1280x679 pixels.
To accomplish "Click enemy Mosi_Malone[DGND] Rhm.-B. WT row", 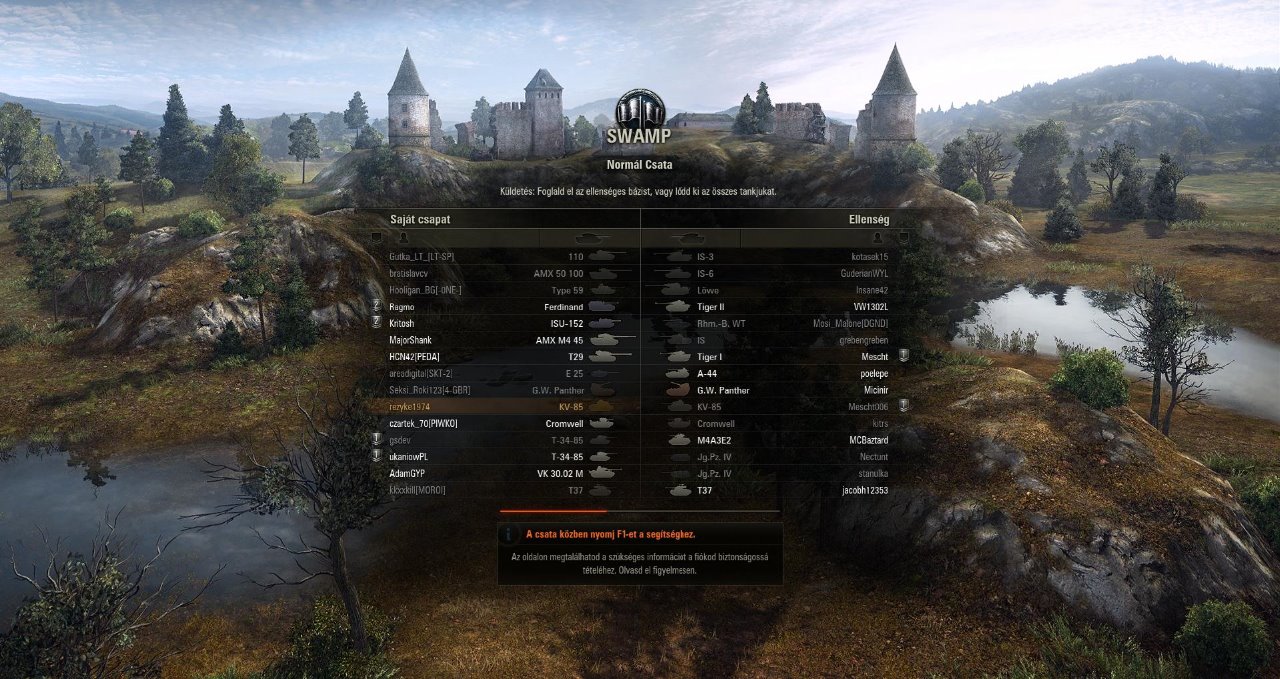I will pyautogui.click(x=780, y=324).
